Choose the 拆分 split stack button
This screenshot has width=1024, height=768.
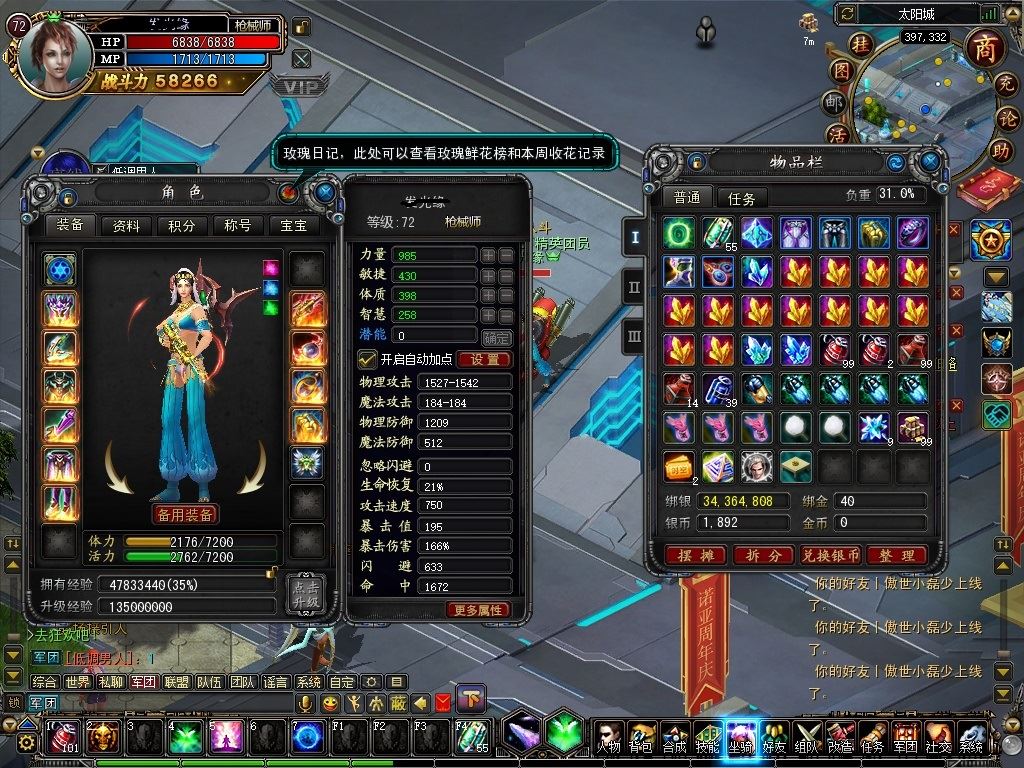[763, 555]
